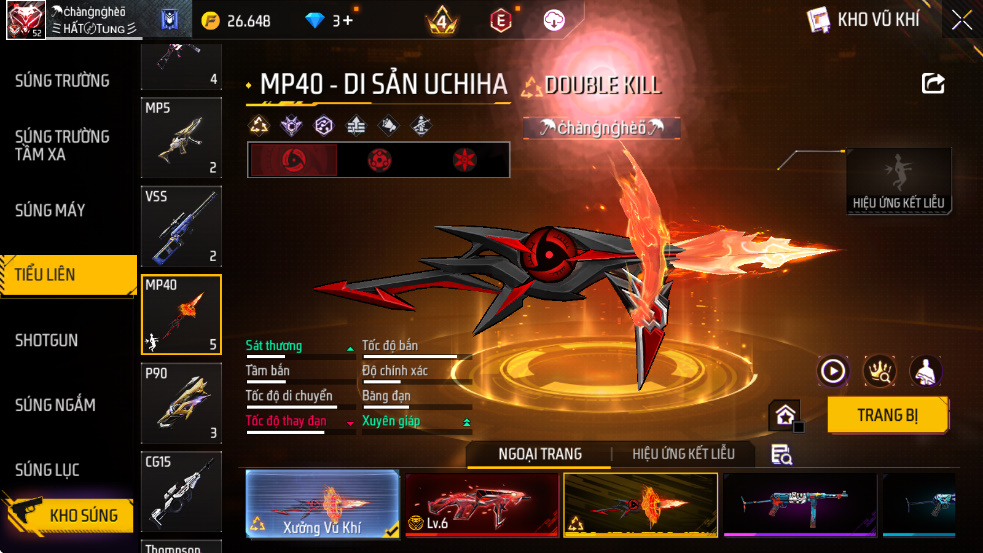Switch to the HIỆU ỨNG KẾT LIỄU tab
This screenshot has width=983, height=553.
coord(683,454)
